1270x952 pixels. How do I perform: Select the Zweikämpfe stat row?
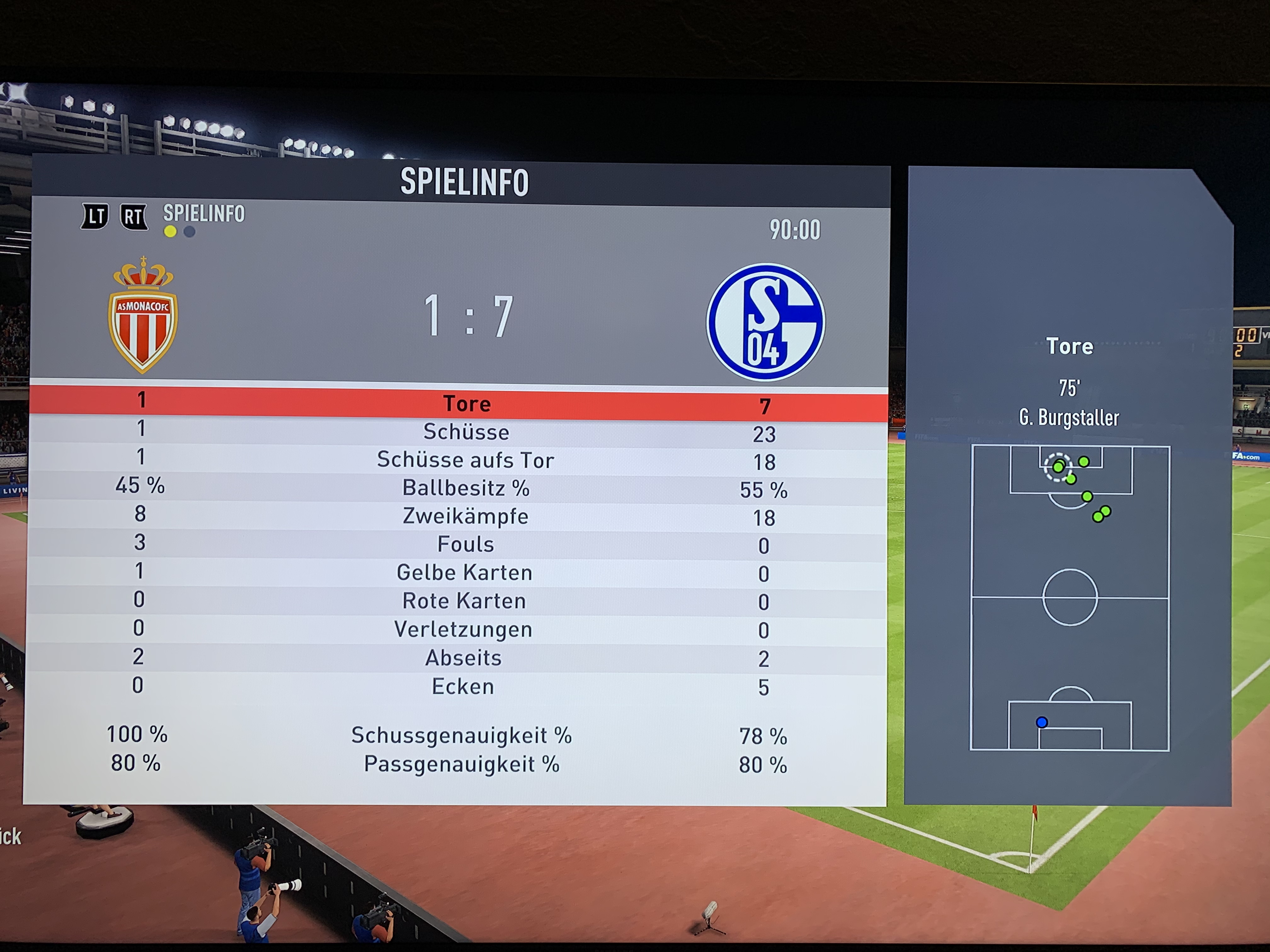pos(465,517)
